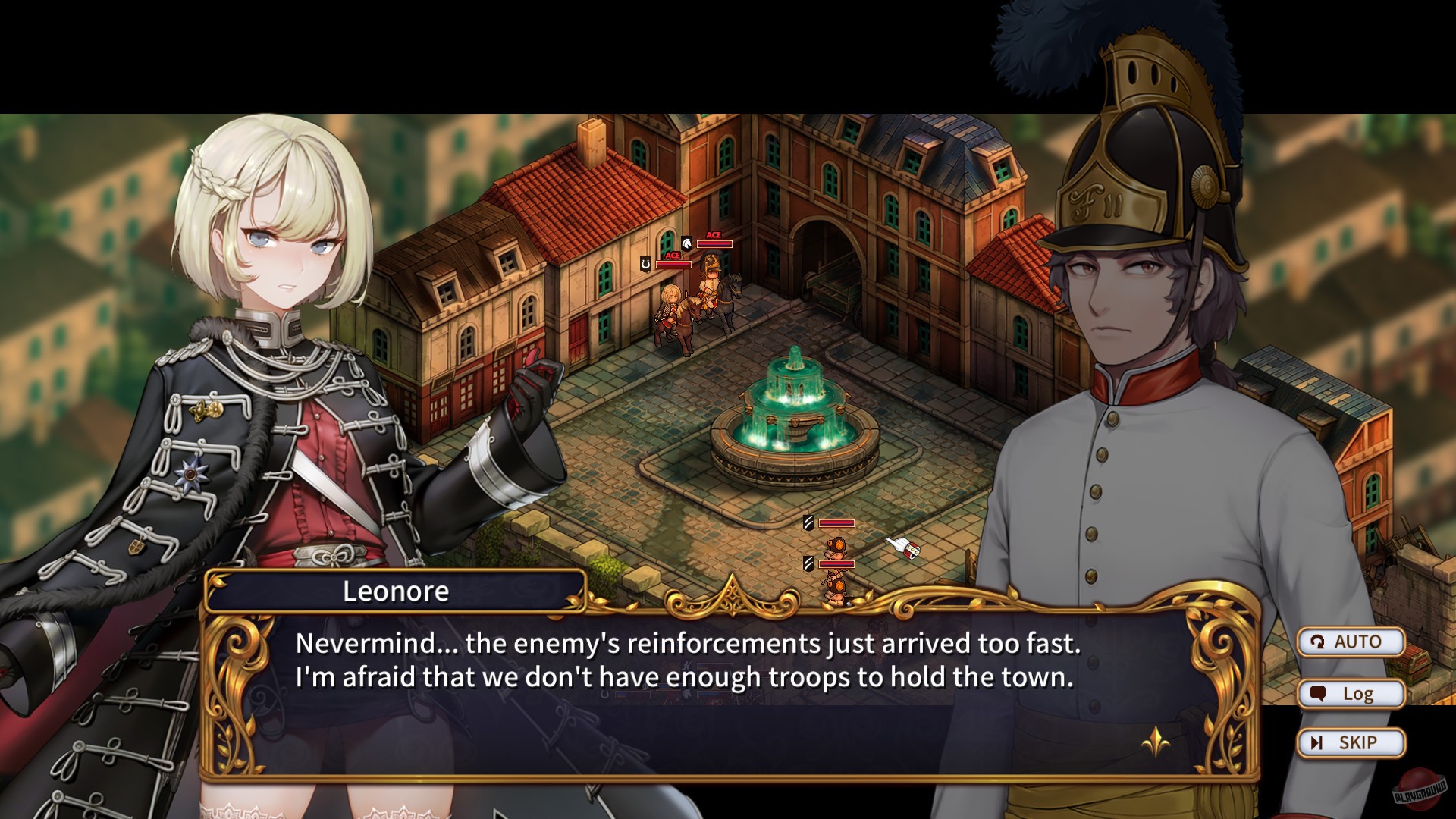Click the AUTO playback icon
This screenshot has height=819, width=1456.
tap(1319, 642)
